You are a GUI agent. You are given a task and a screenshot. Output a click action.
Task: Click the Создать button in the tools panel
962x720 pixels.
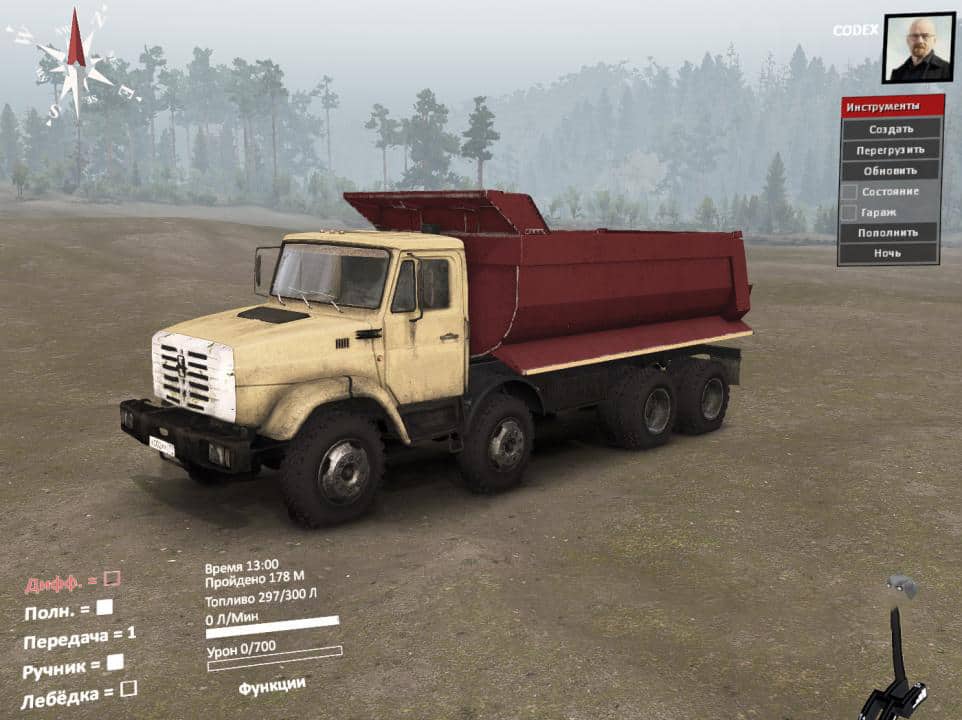click(890, 129)
